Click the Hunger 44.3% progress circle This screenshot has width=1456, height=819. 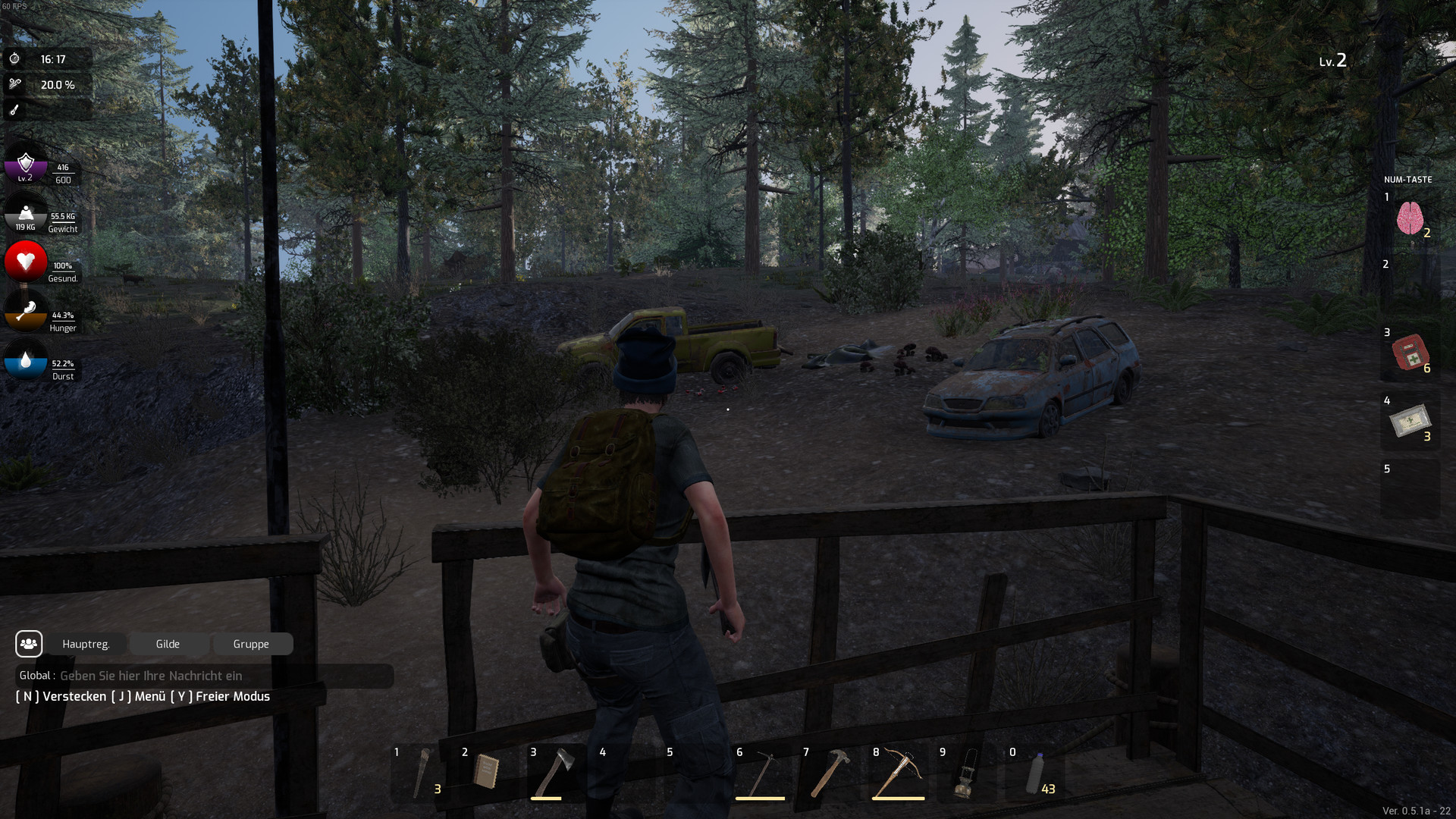coord(25,313)
